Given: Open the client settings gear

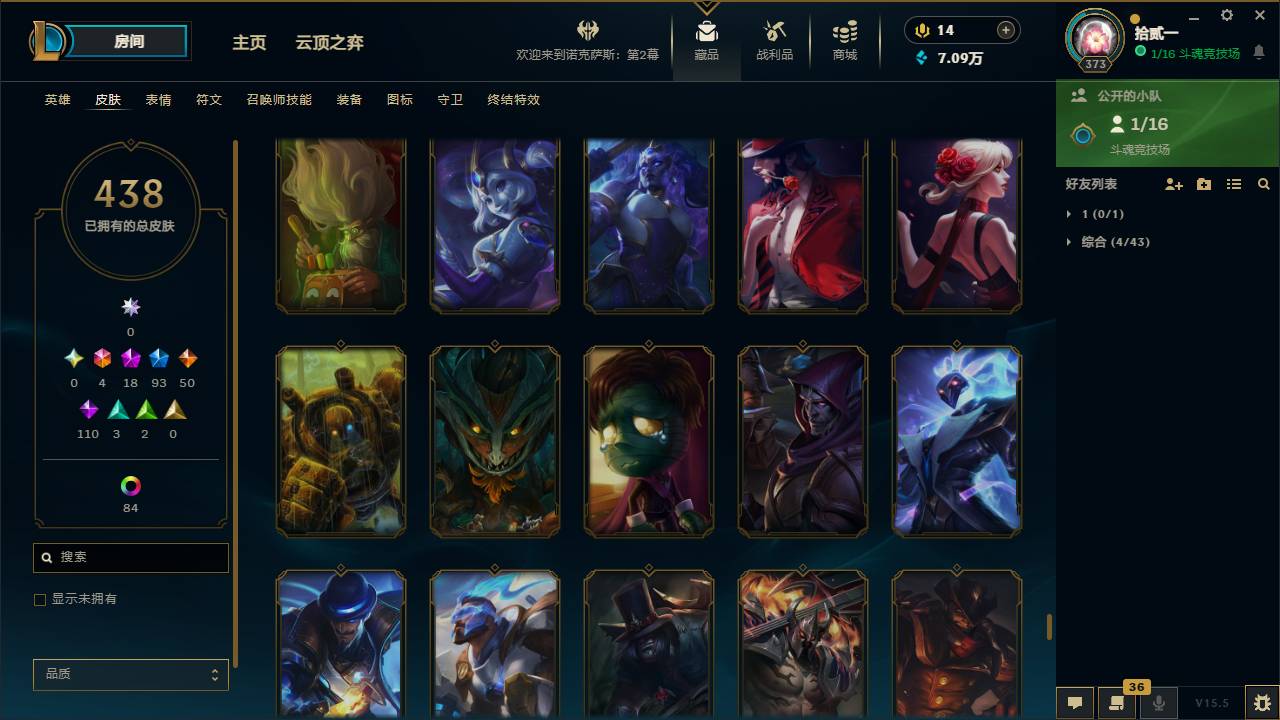Looking at the screenshot, I should pos(1226,15).
